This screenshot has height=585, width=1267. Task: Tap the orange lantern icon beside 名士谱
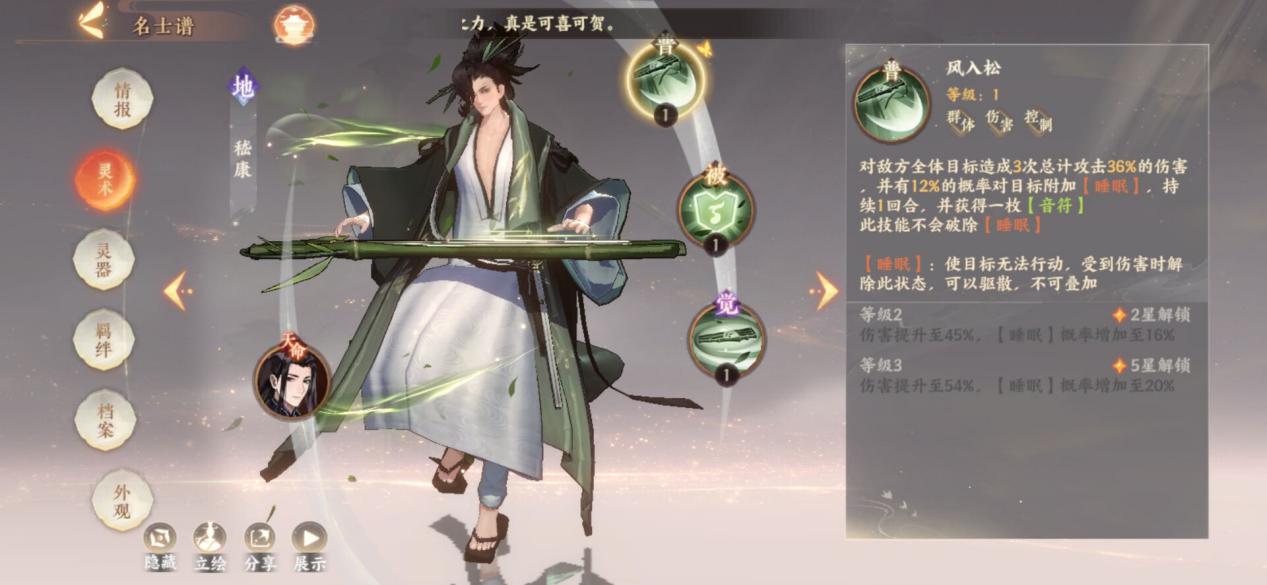click(x=294, y=25)
